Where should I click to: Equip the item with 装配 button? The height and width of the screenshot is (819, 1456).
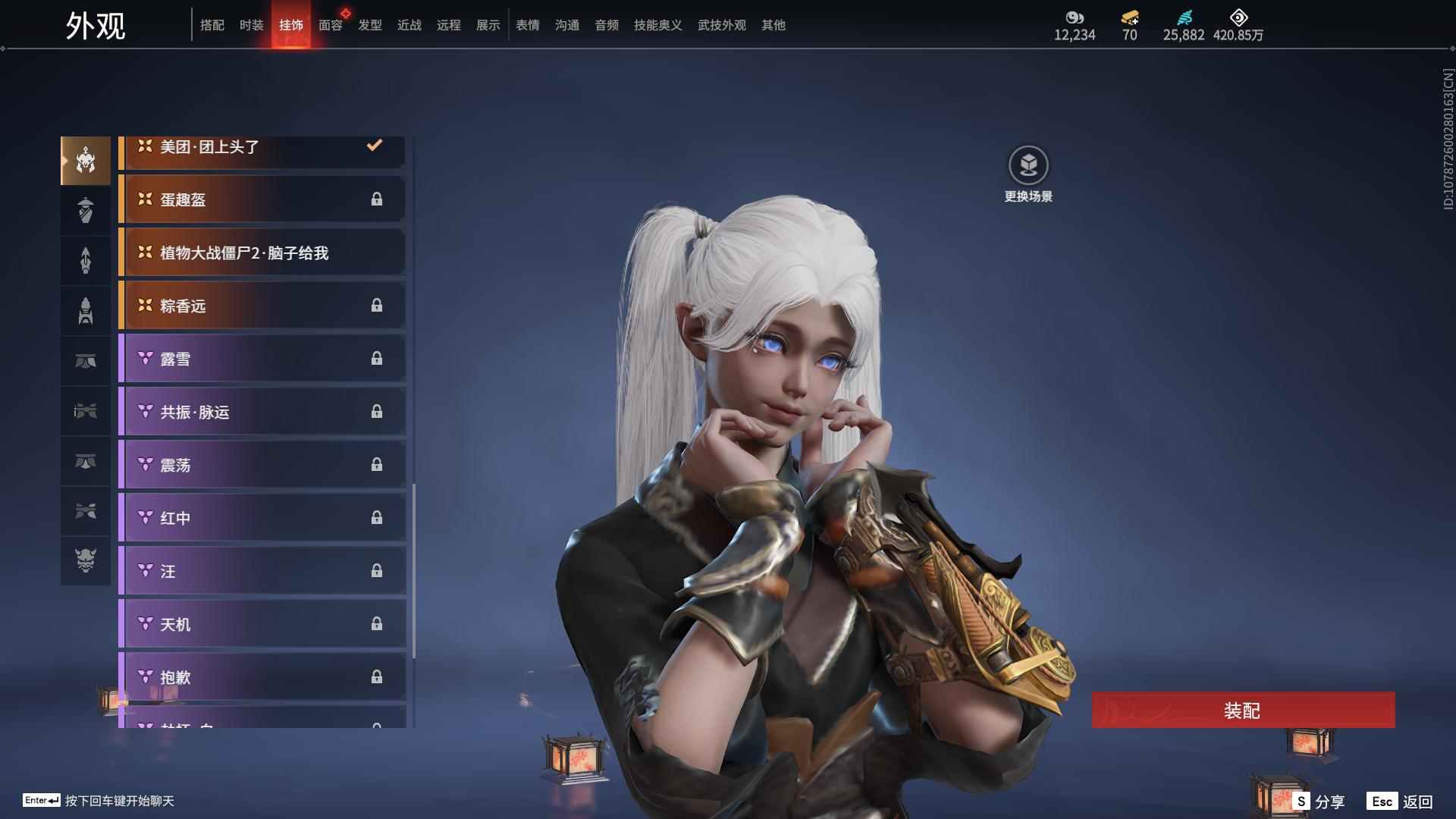pyautogui.click(x=1243, y=711)
